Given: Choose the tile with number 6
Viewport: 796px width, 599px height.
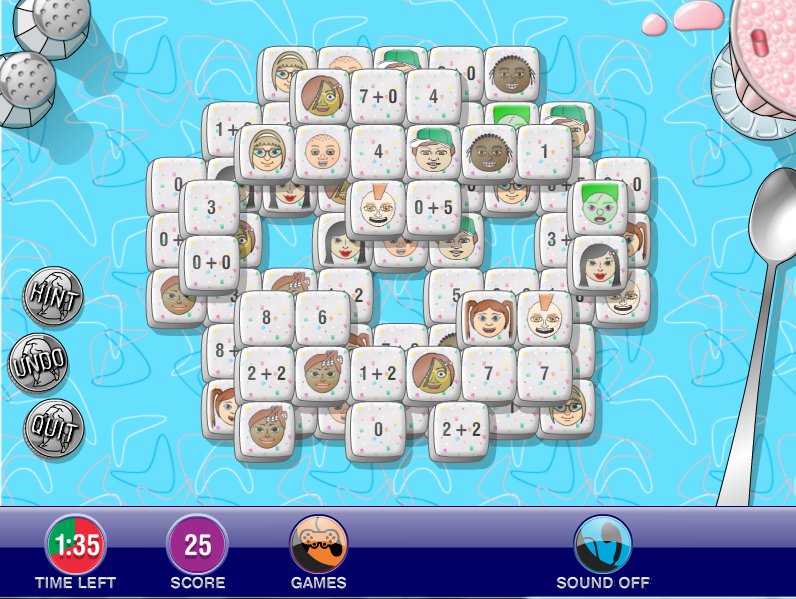Looking at the screenshot, I should point(322,320).
